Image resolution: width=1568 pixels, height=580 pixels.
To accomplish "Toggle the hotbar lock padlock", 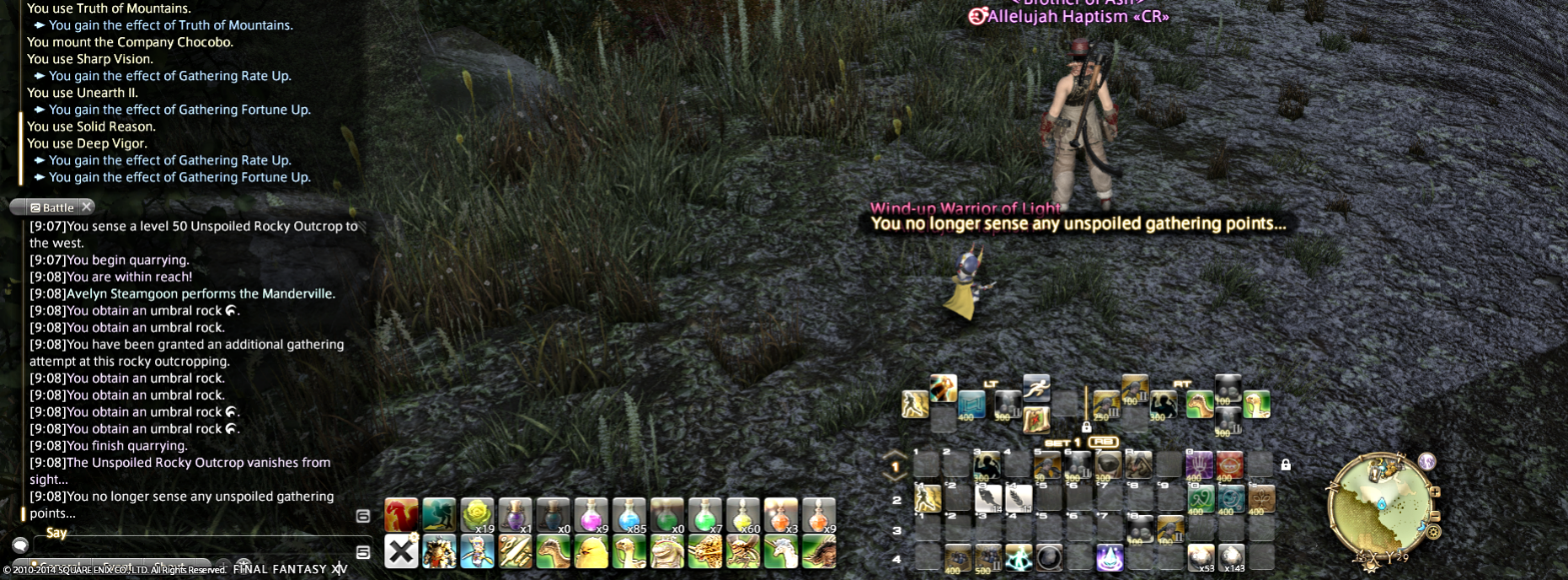I will [x=1285, y=465].
